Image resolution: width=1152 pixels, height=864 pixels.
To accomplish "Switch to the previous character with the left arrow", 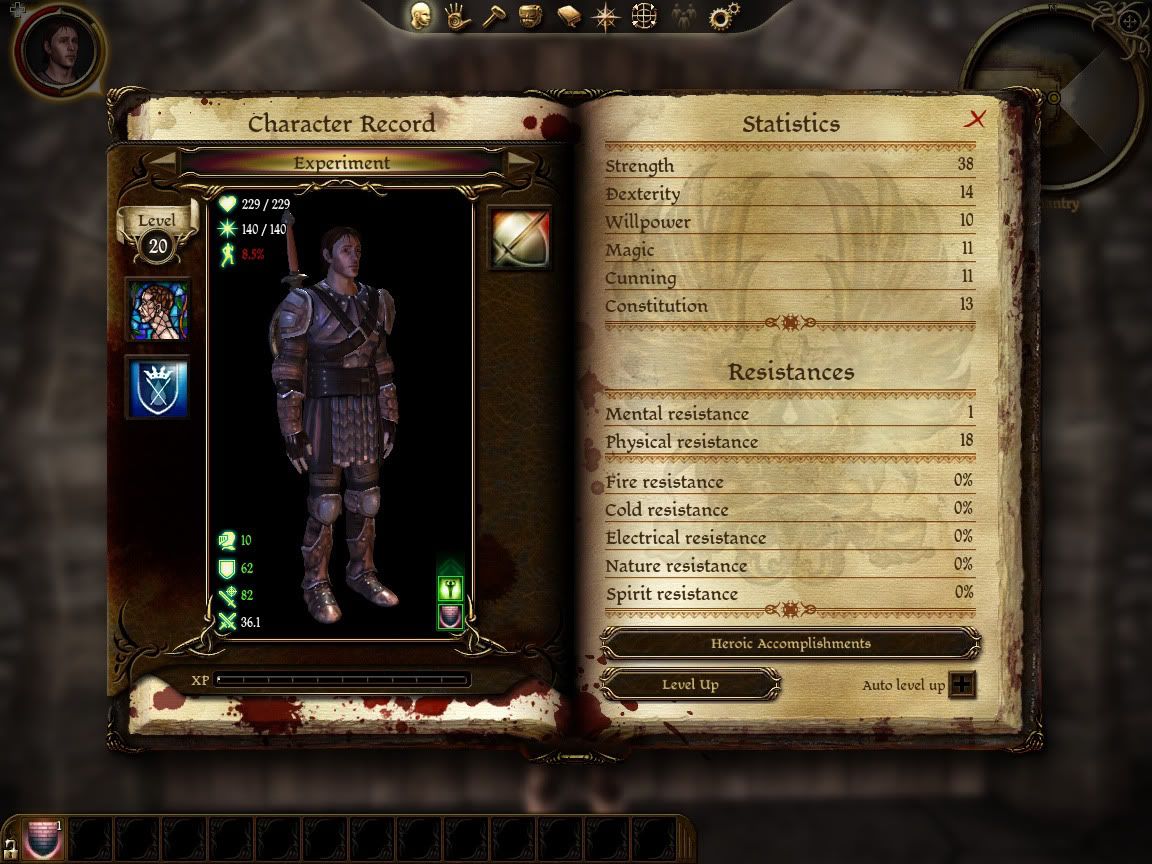I will tap(163, 162).
